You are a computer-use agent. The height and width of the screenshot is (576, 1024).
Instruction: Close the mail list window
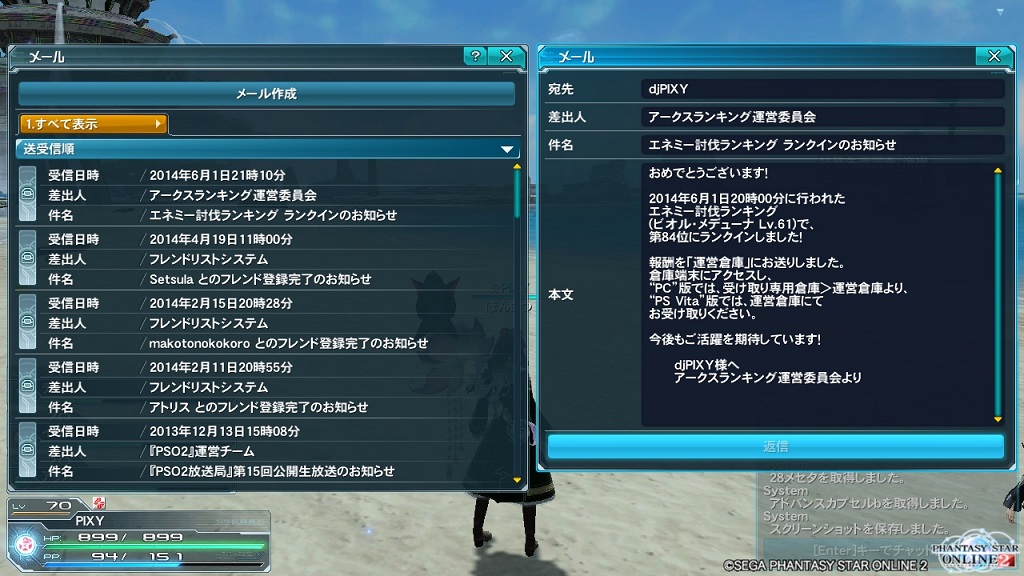506,57
